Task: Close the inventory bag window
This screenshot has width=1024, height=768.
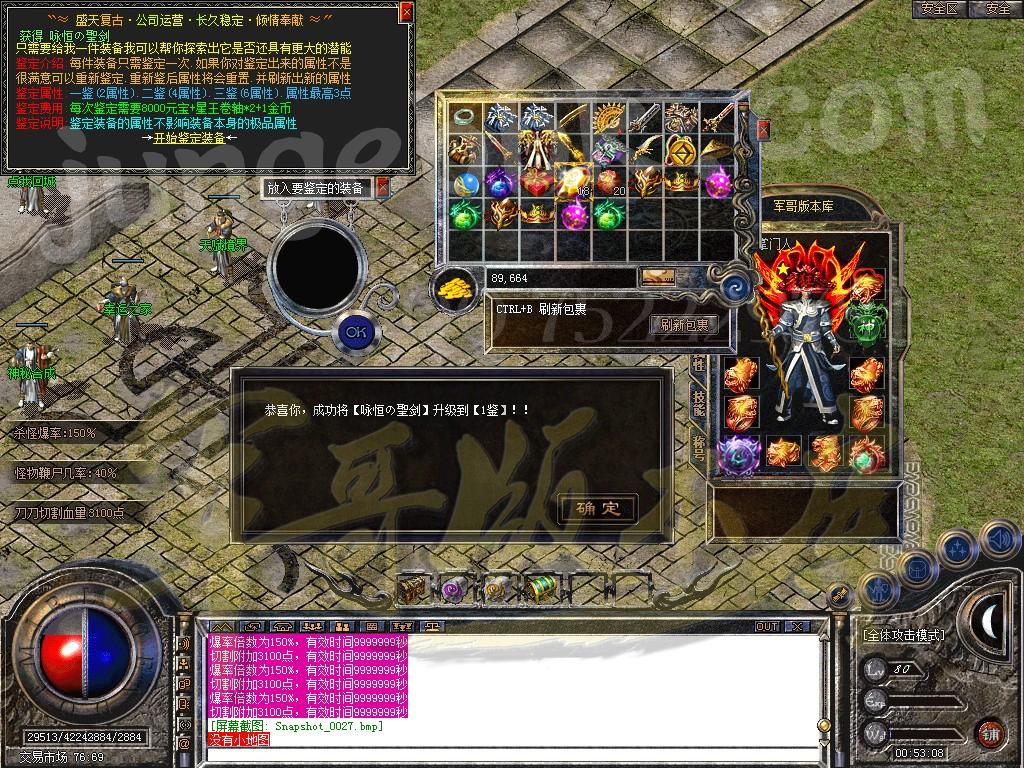Action: pyautogui.click(x=764, y=129)
